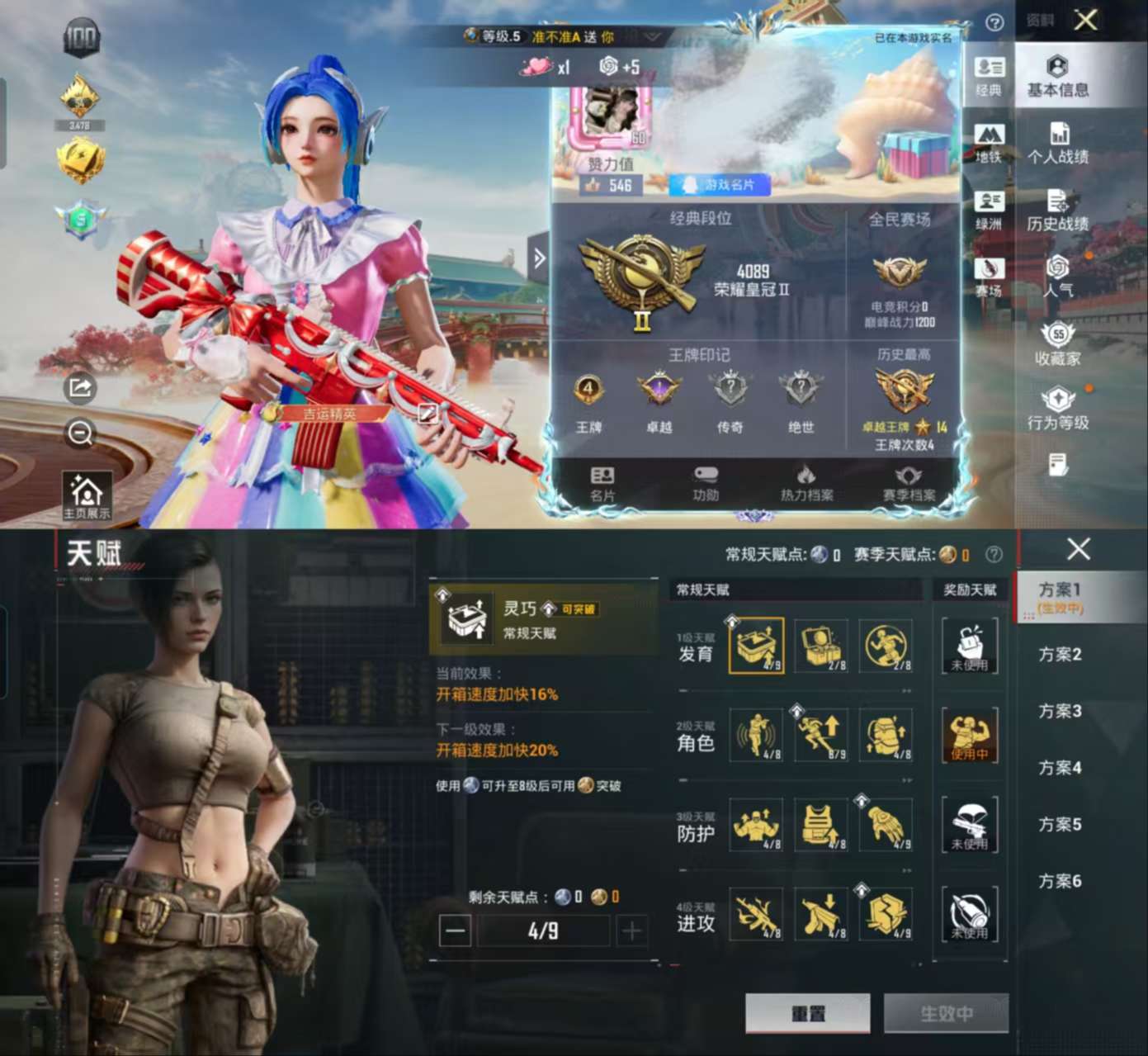The width and height of the screenshot is (1148, 1056).
Task: Open 行为等级 behavior level
Action: 1057,410
